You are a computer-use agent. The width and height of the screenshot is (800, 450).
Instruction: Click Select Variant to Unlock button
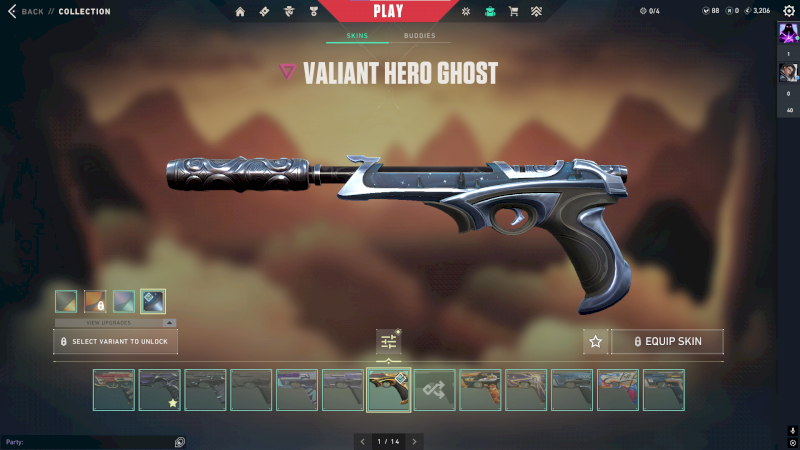point(116,342)
